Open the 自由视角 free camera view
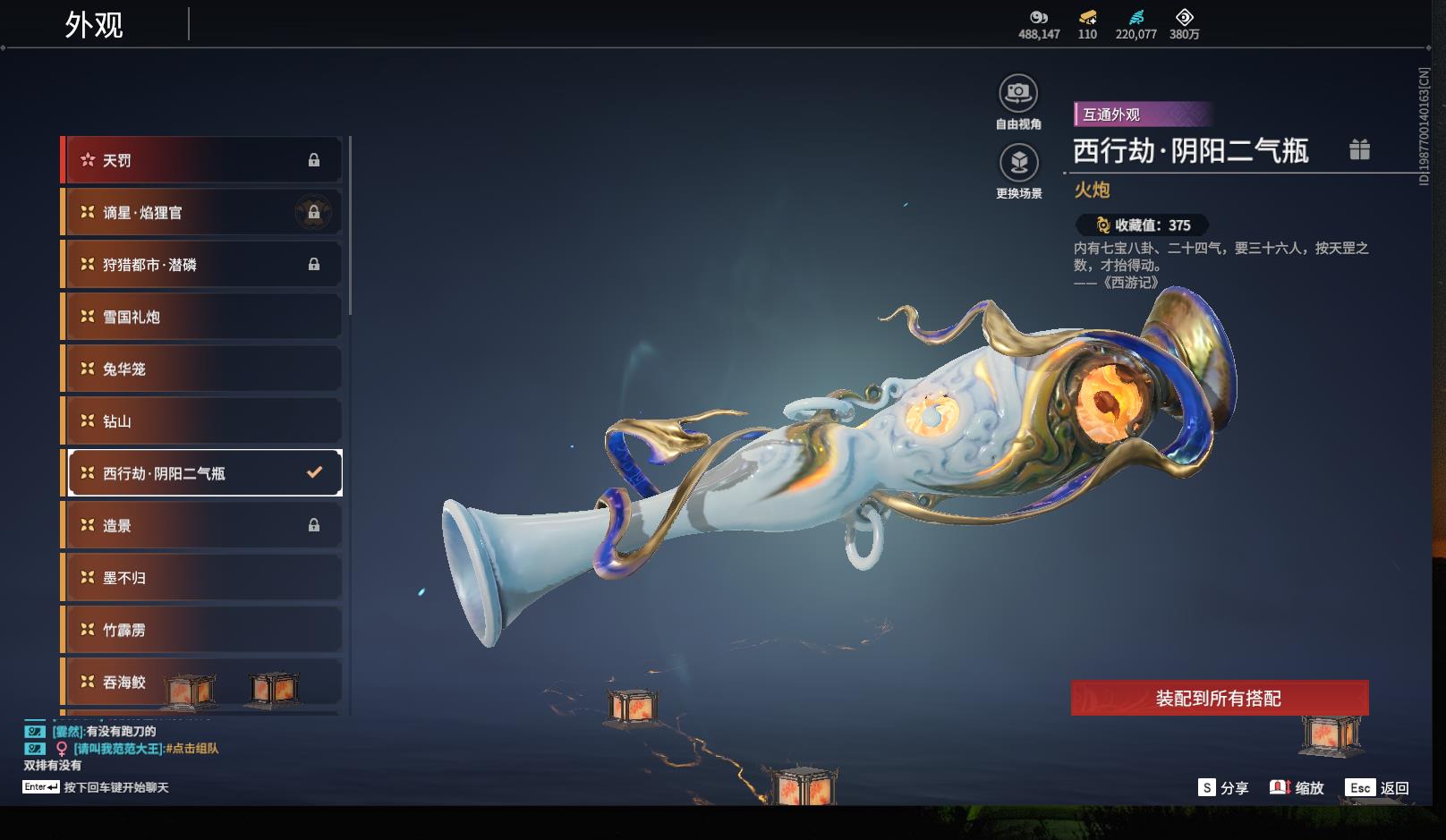Screen dimensions: 1446x840 point(1018,93)
